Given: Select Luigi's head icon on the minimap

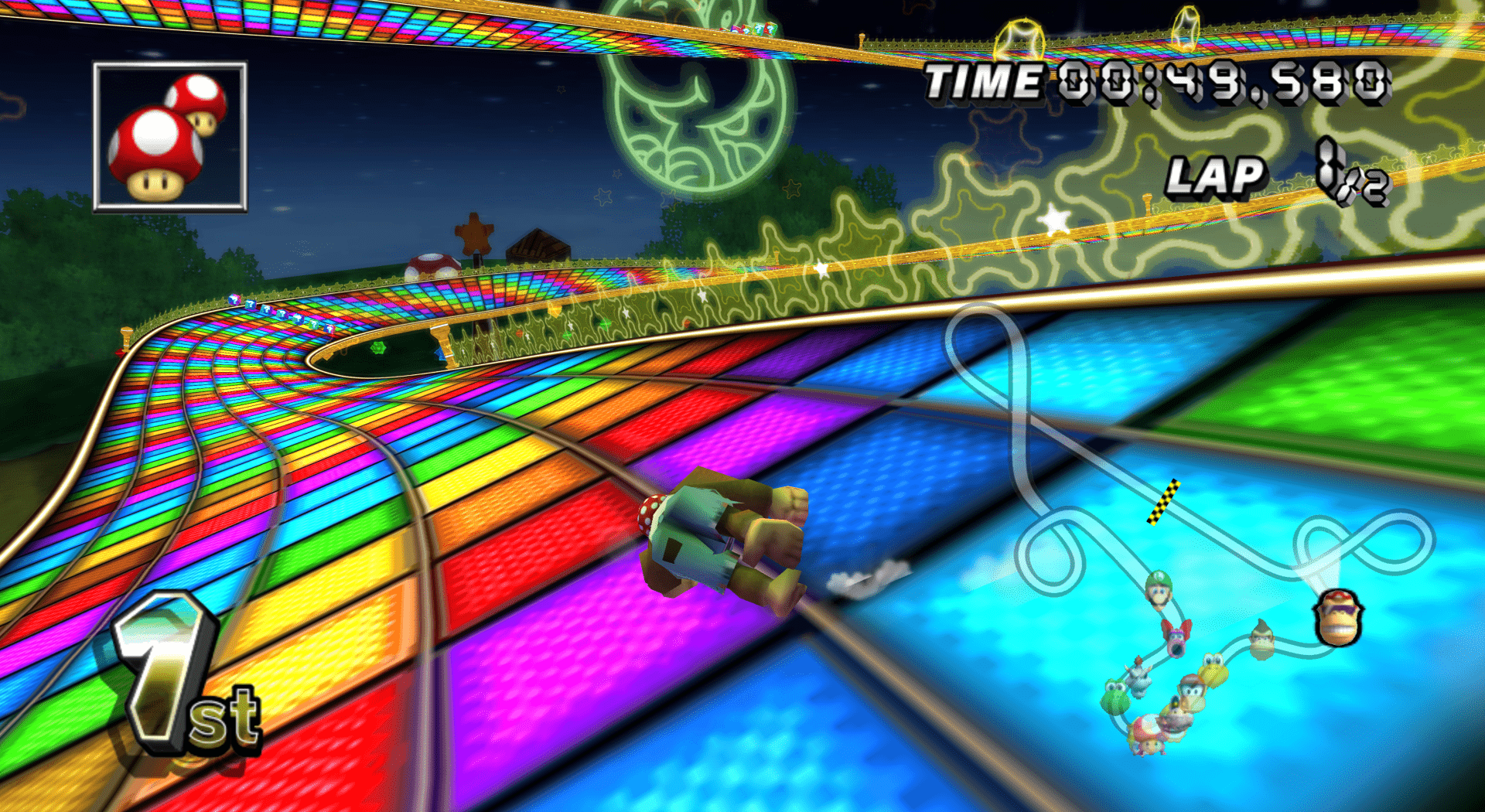Looking at the screenshot, I should (x=1158, y=590).
